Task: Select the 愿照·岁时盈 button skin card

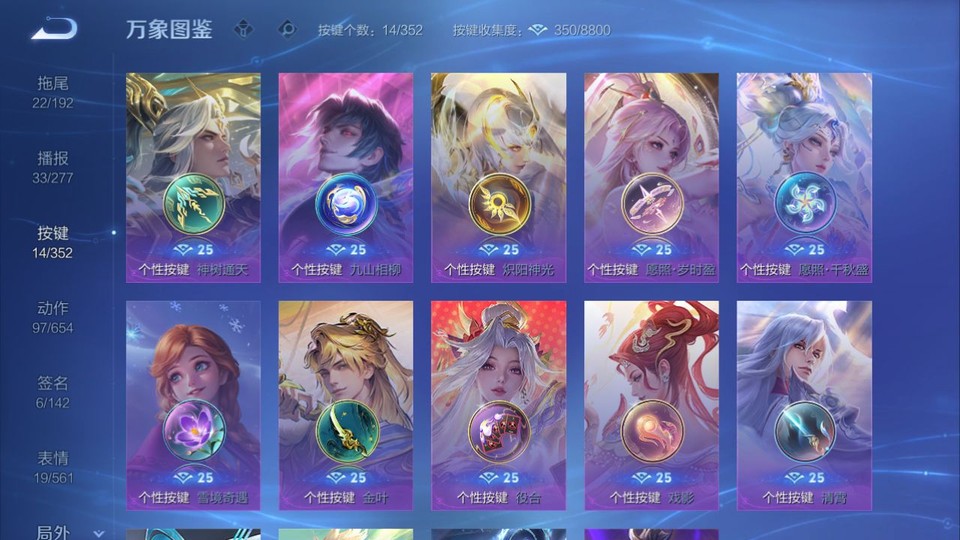Action: click(x=651, y=177)
